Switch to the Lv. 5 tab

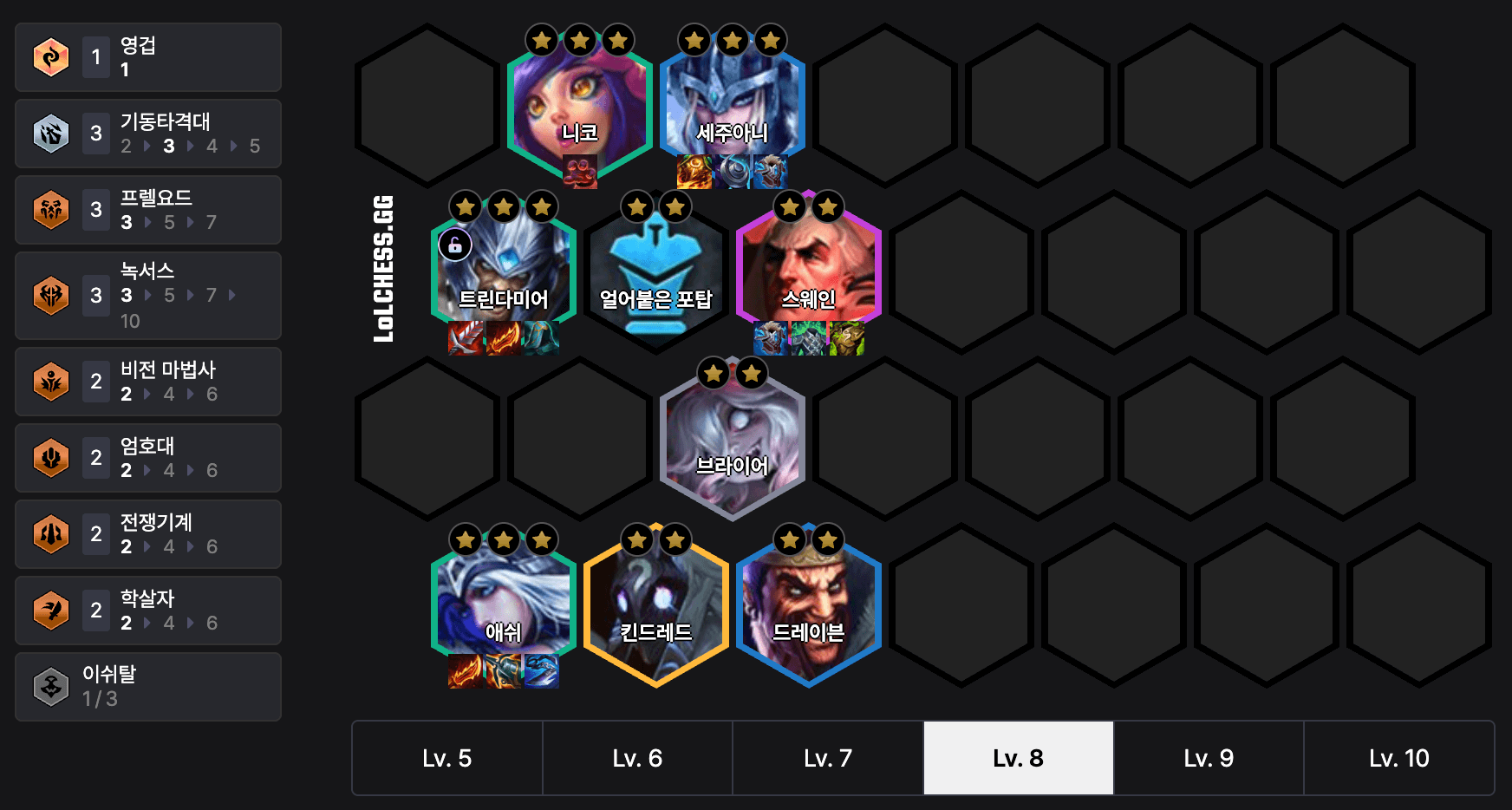tap(446, 757)
